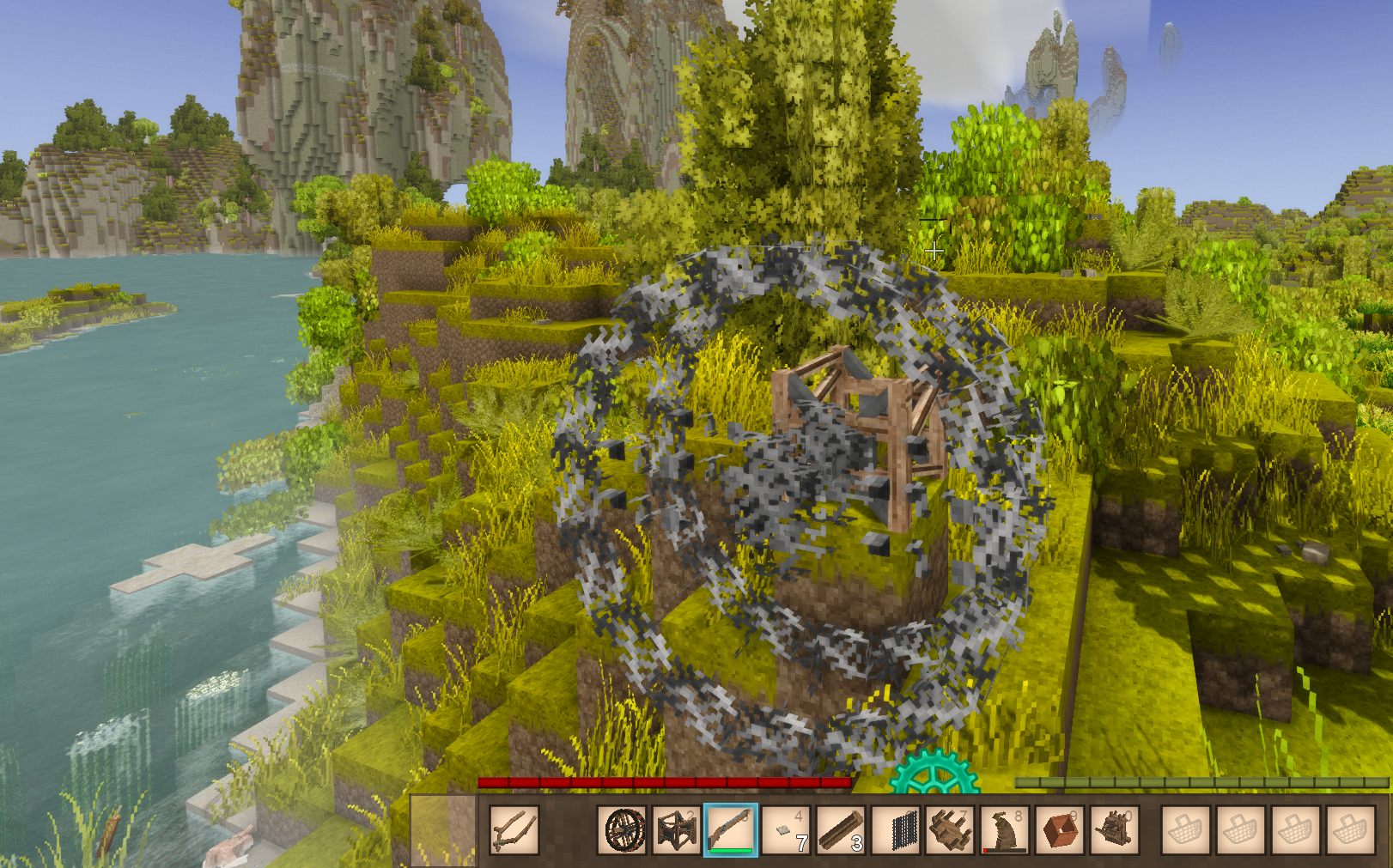
Task: Choose the wooden log stack of 3
Action: click(x=841, y=830)
